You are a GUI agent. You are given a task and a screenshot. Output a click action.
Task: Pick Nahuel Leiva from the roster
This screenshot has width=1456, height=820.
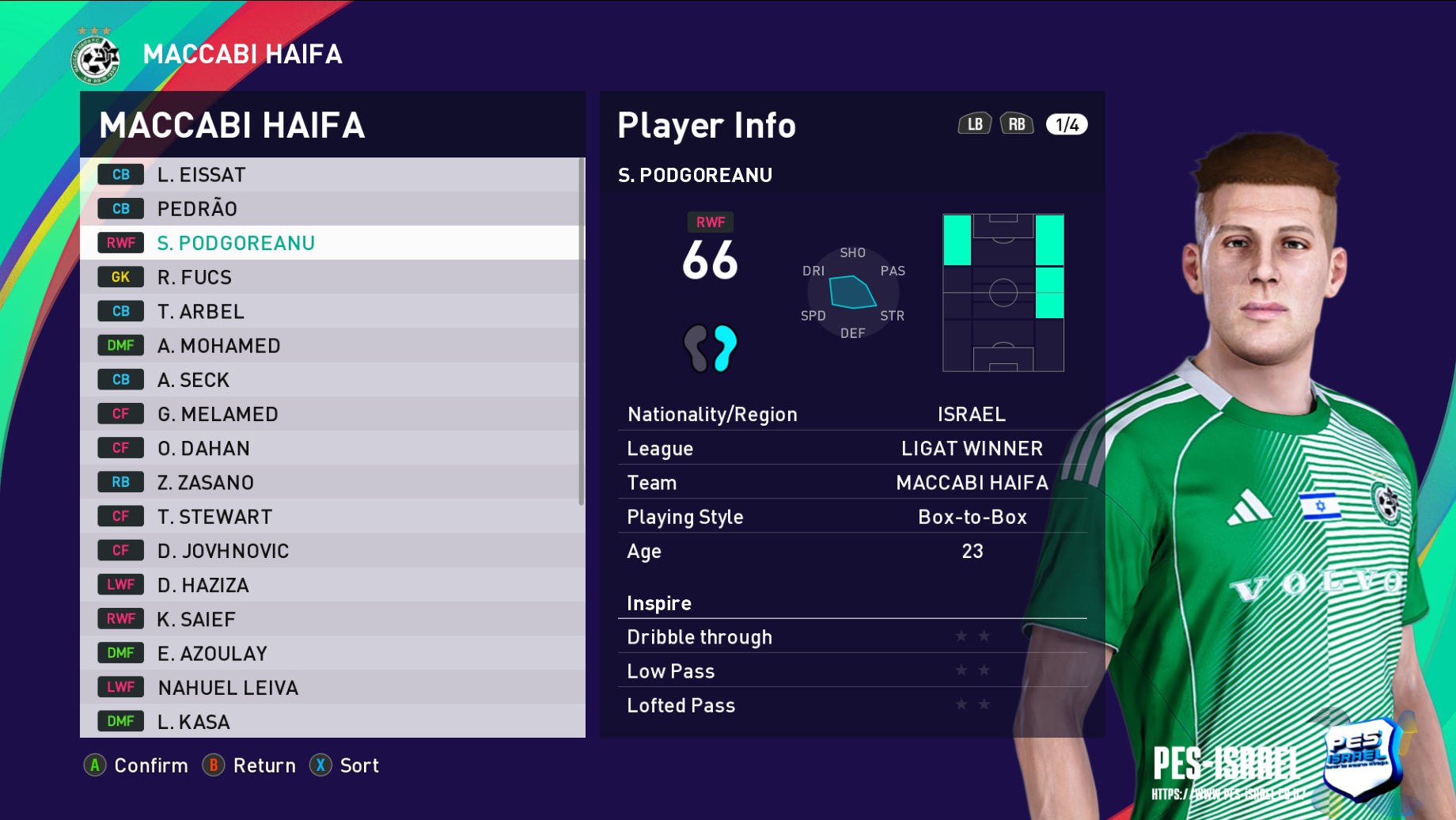pyautogui.click(x=332, y=687)
